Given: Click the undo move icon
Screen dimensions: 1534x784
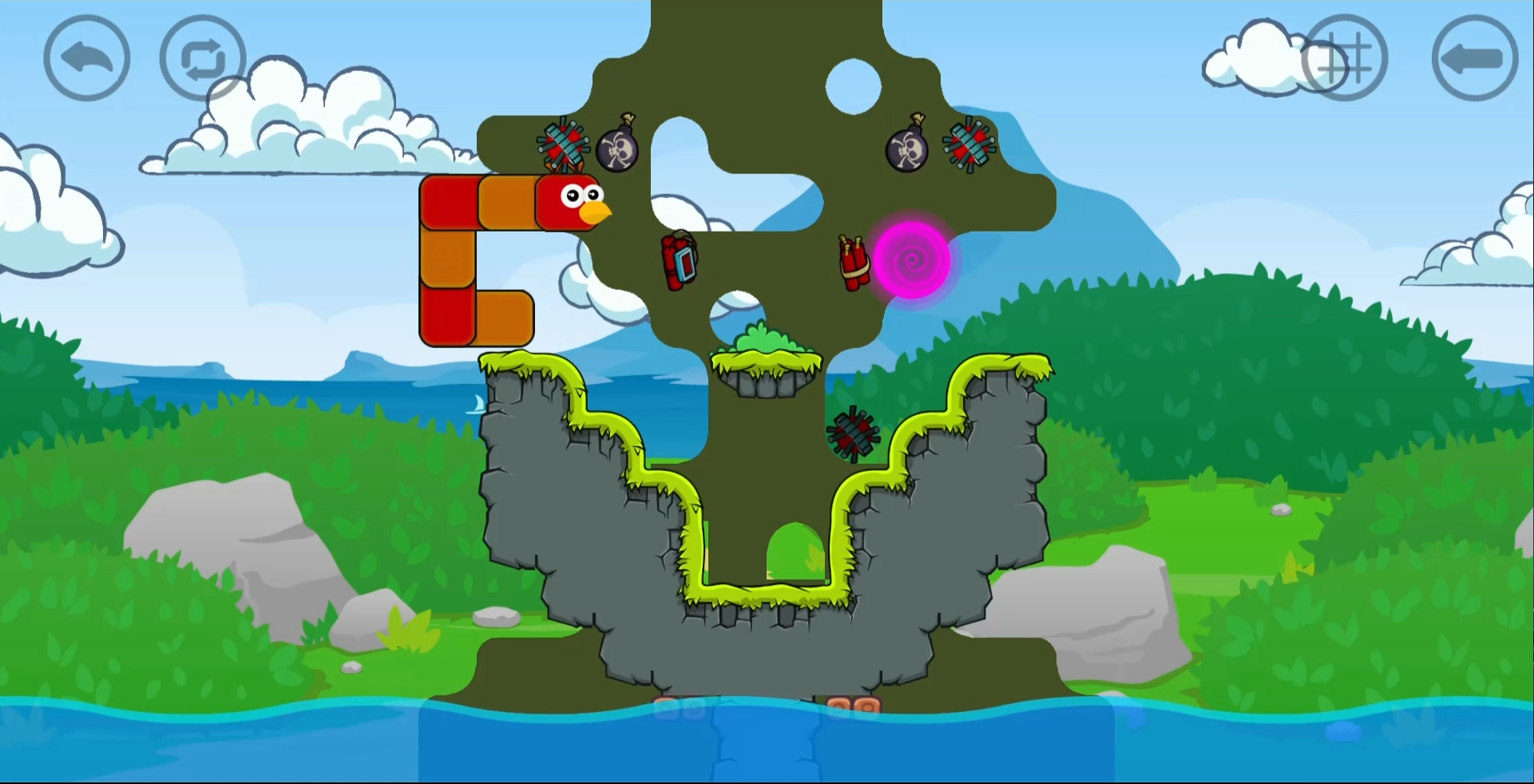Looking at the screenshot, I should [86, 57].
